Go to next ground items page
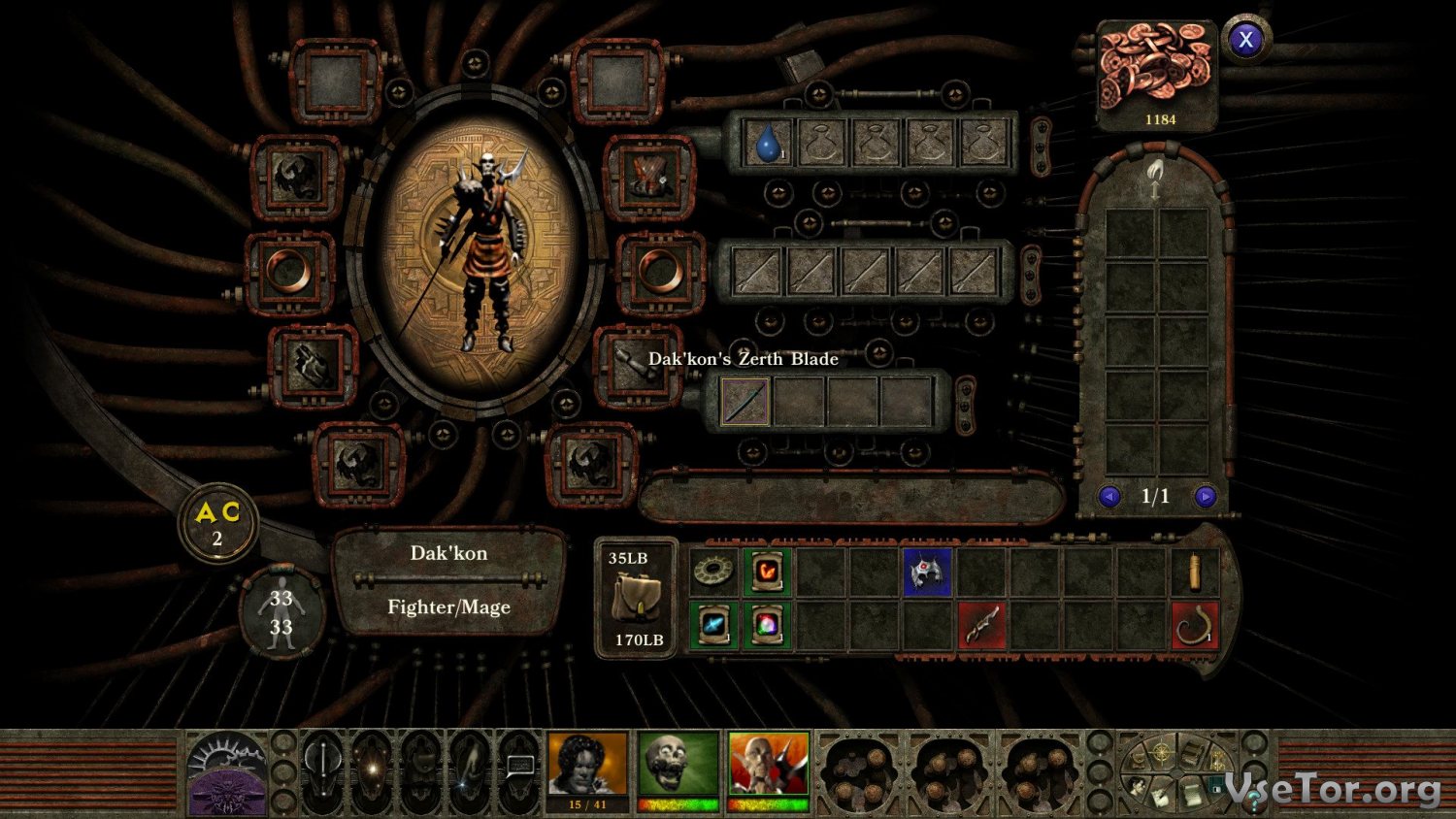The height and width of the screenshot is (819, 1456). click(x=1206, y=497)
